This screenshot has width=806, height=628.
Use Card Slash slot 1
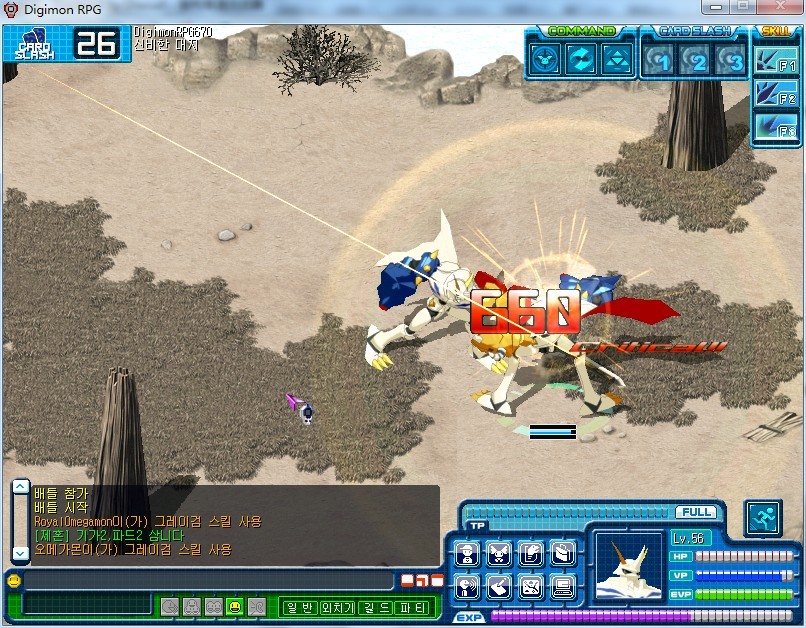662,60
